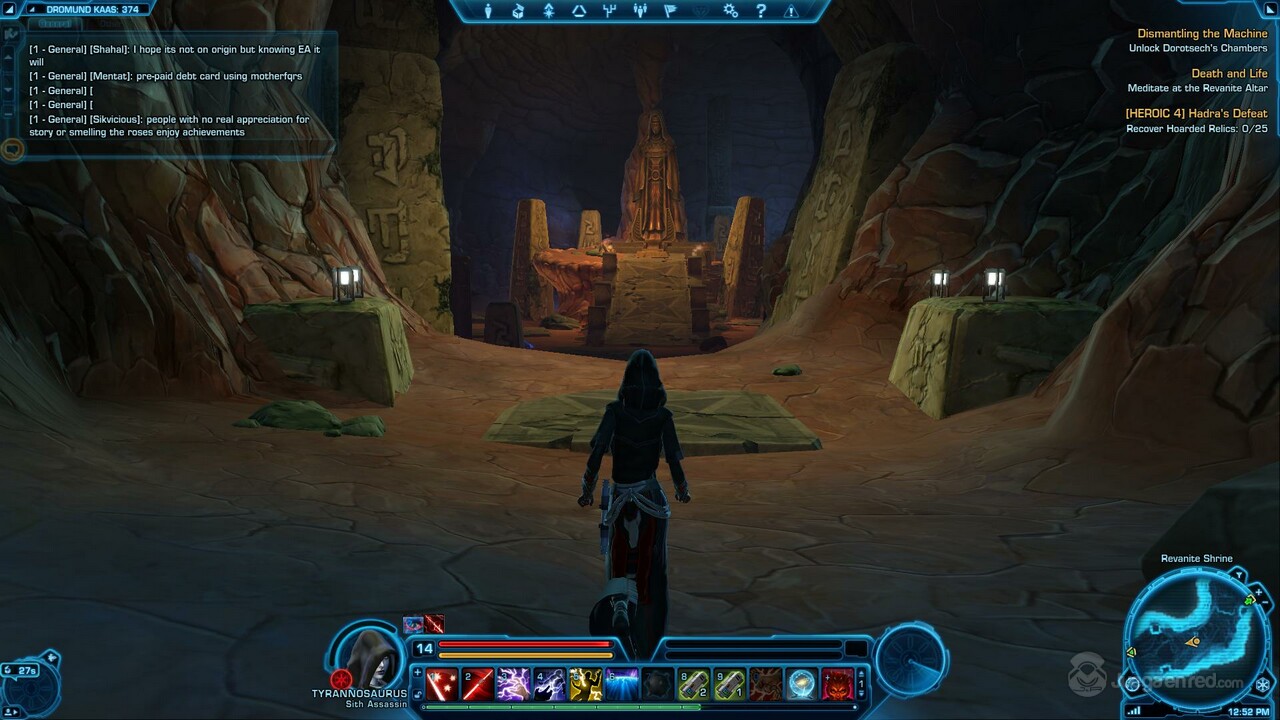Image resolution: width=1280 pixels, height=720 pixels.
Task: Open the inventory icon on top bar
Action: 518,14
